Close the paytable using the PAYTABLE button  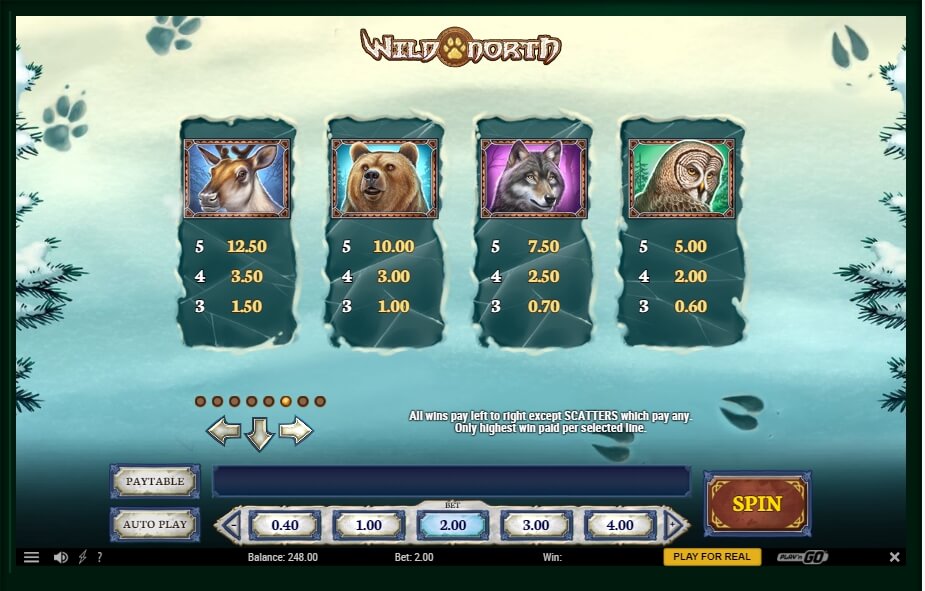[x=155, y=481]
